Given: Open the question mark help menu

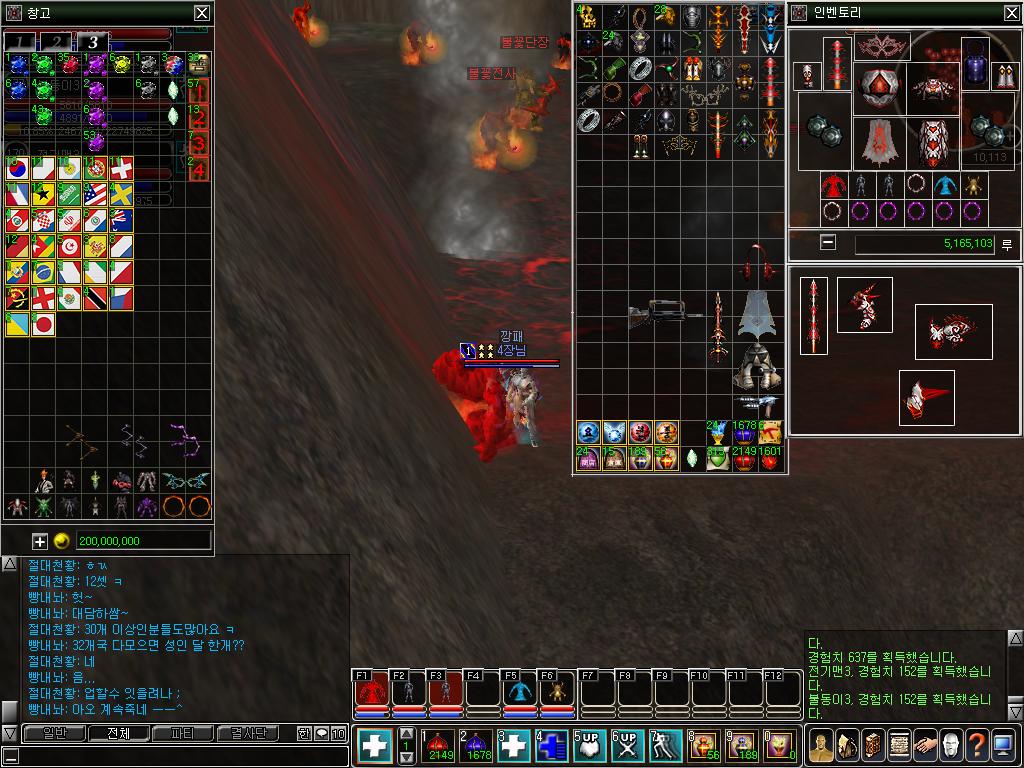Looking at the screenshot, I should pos(976,744).
